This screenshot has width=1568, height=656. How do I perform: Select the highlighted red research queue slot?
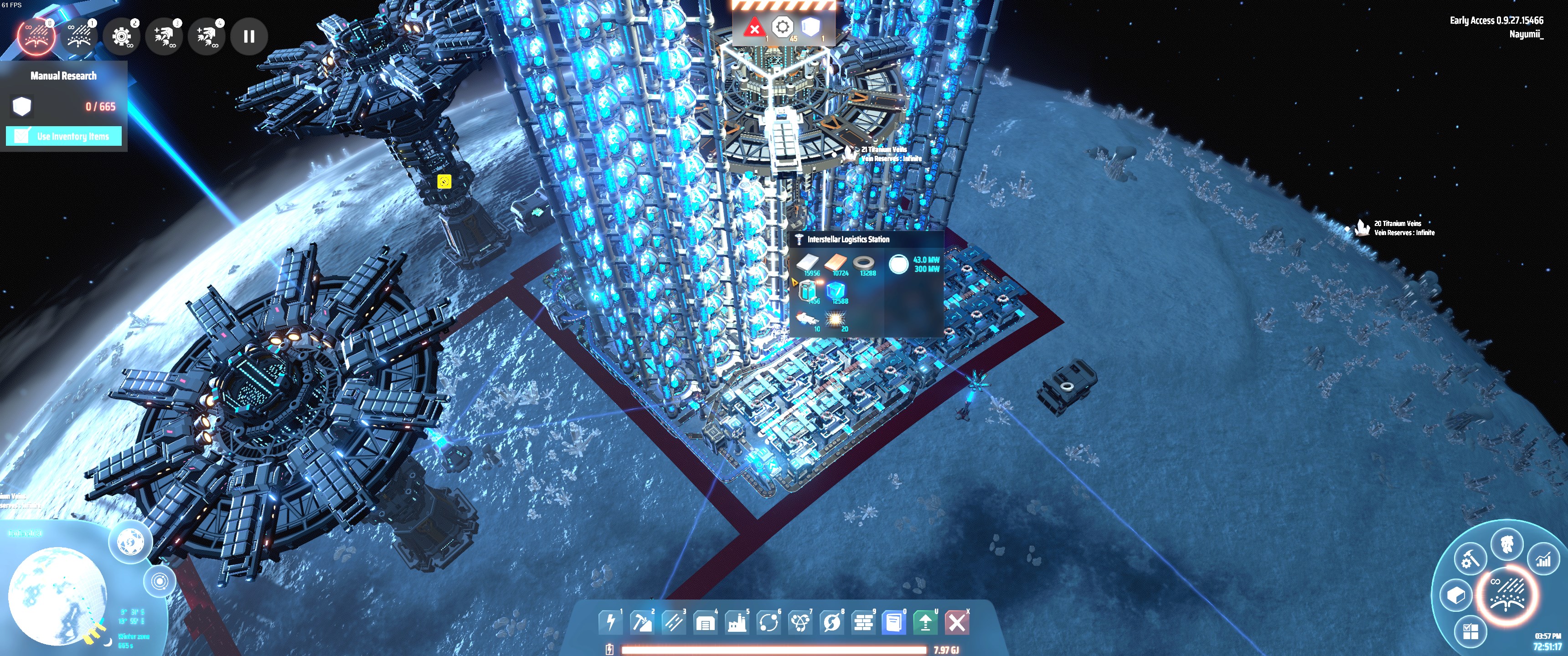(x=36, y=36)
